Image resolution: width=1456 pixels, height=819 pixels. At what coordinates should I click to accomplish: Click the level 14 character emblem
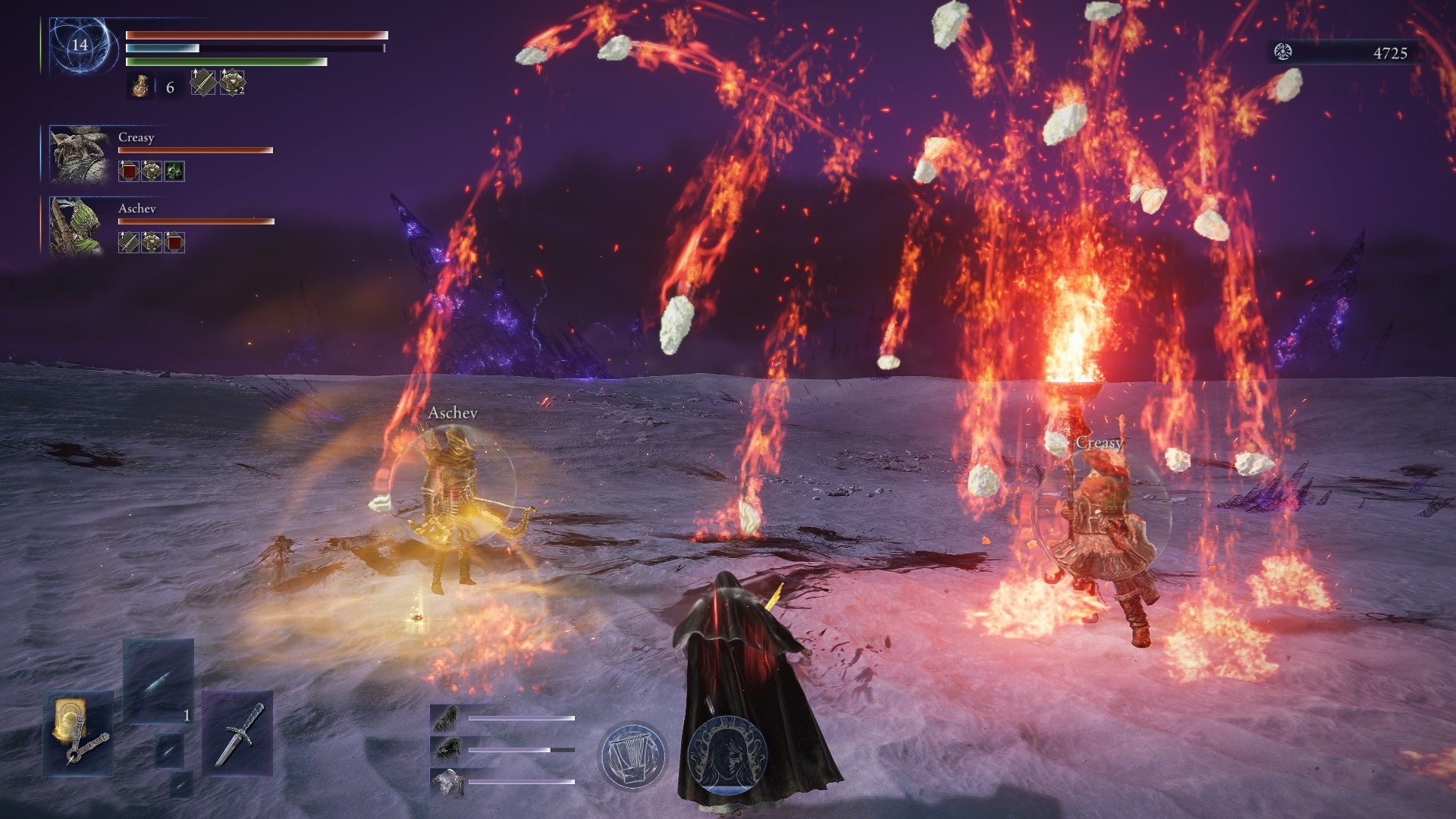click(x=80, y=45)
